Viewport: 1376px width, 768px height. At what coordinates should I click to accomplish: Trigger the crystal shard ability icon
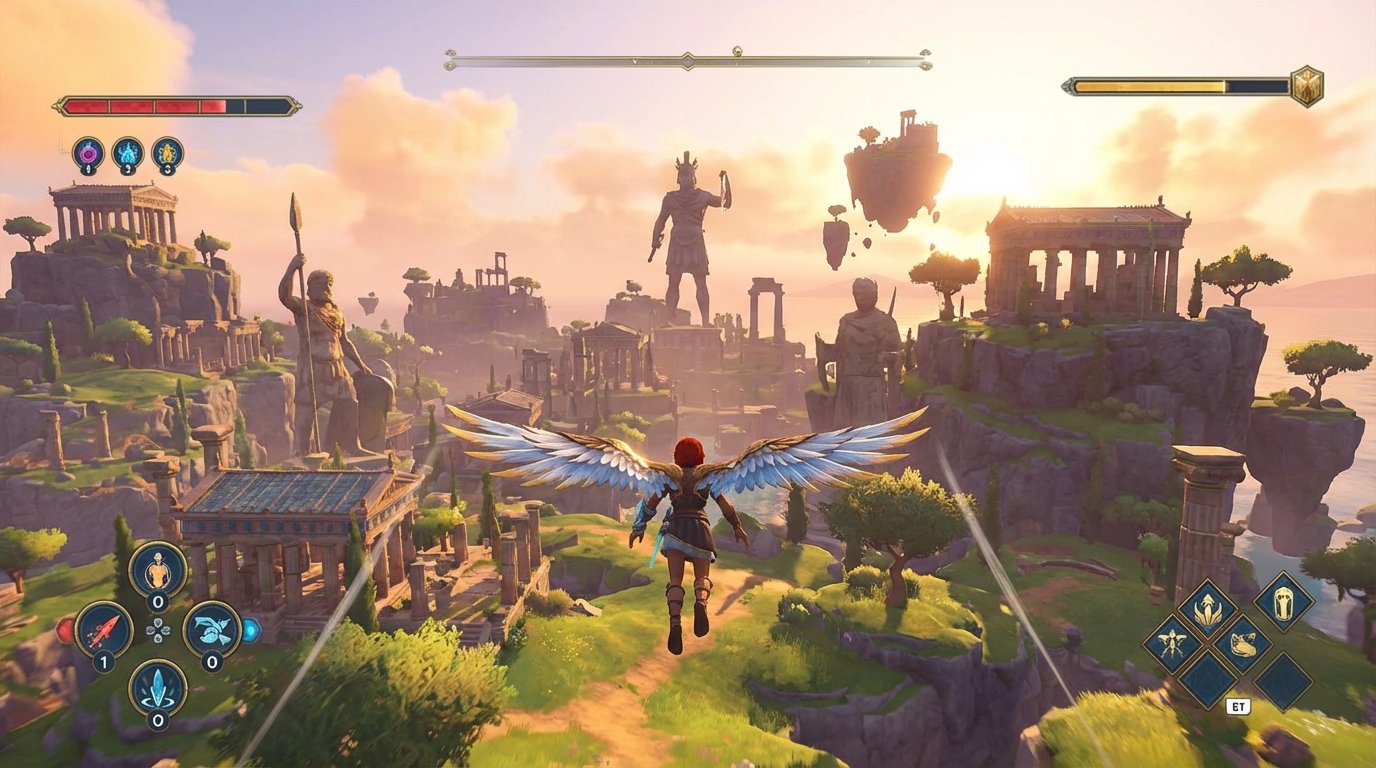(157, 687)
